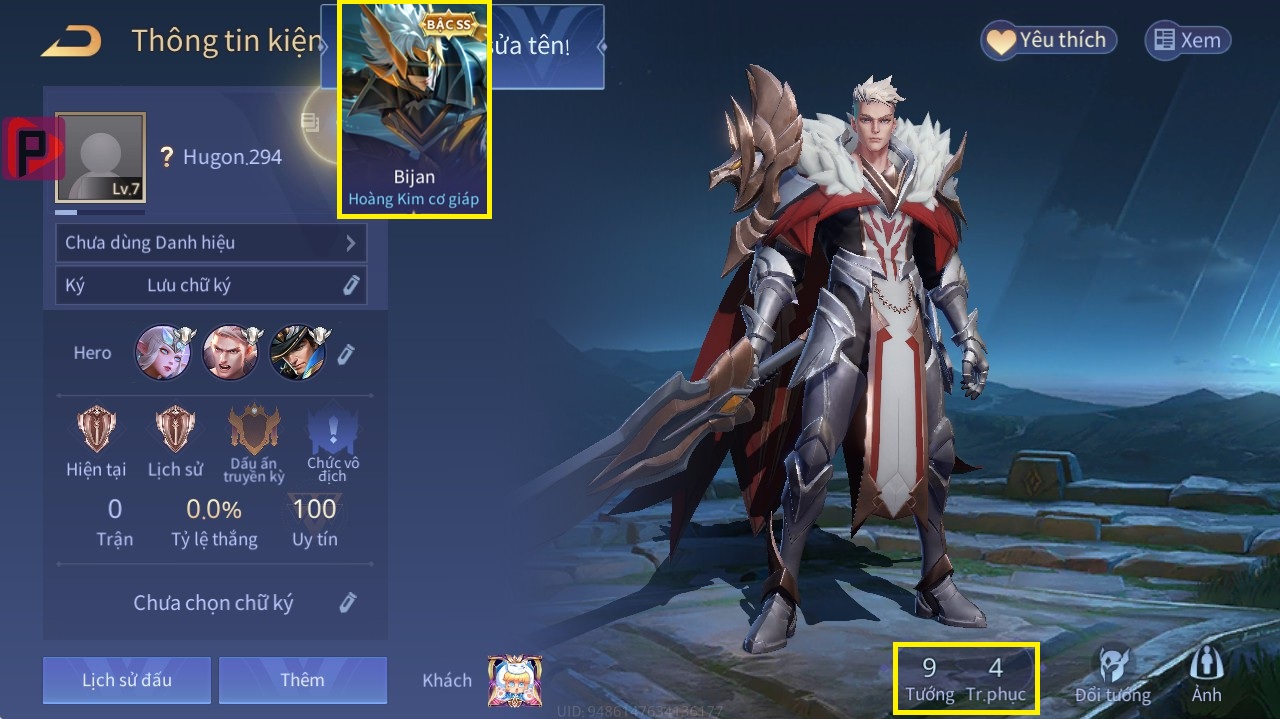Edit the Chưa chọn chữ ký signature

point(347,602)
